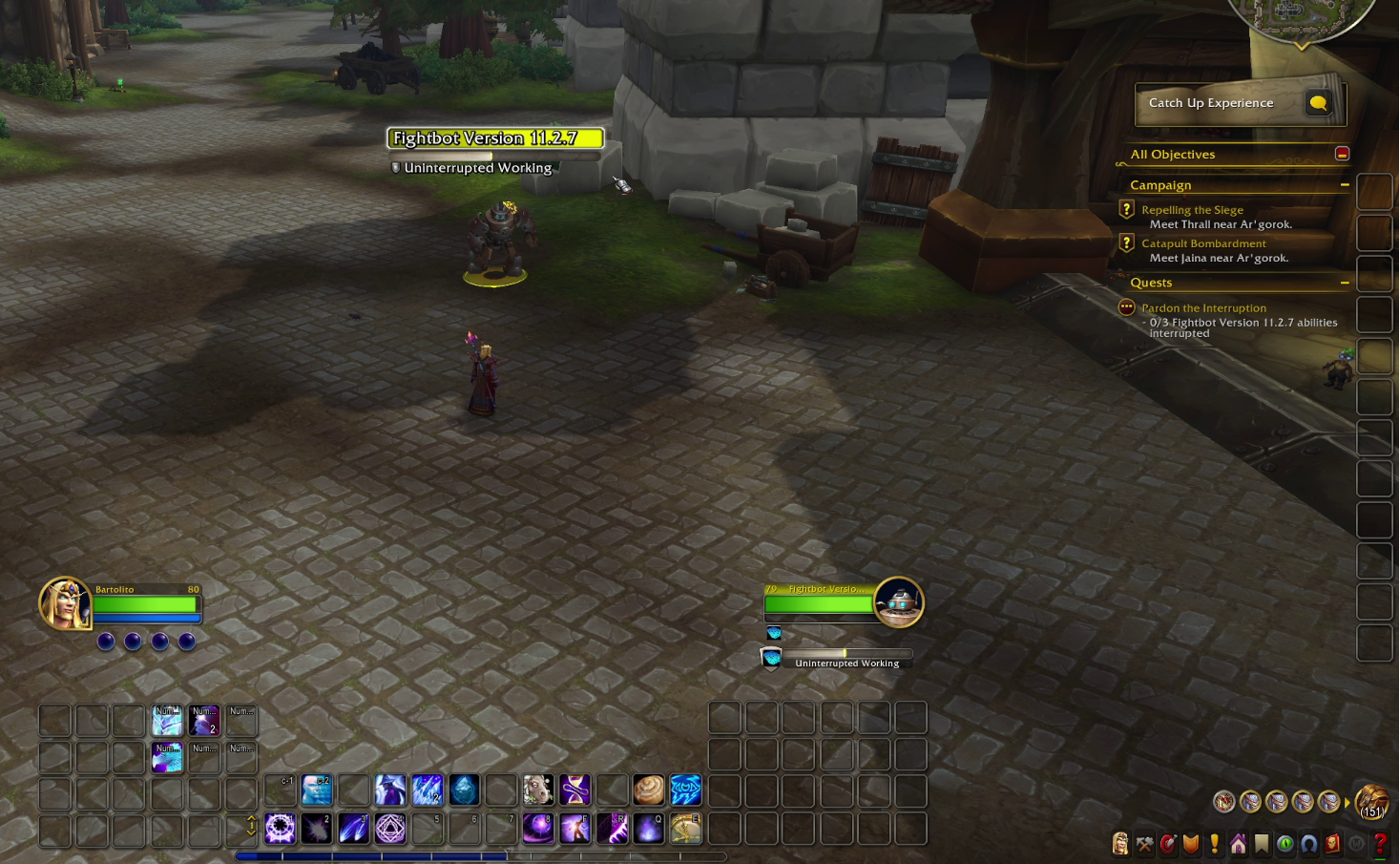Cast the arcane missiles spell on key 3
This screenshot has width=1400, height=864.
(353, 828)
